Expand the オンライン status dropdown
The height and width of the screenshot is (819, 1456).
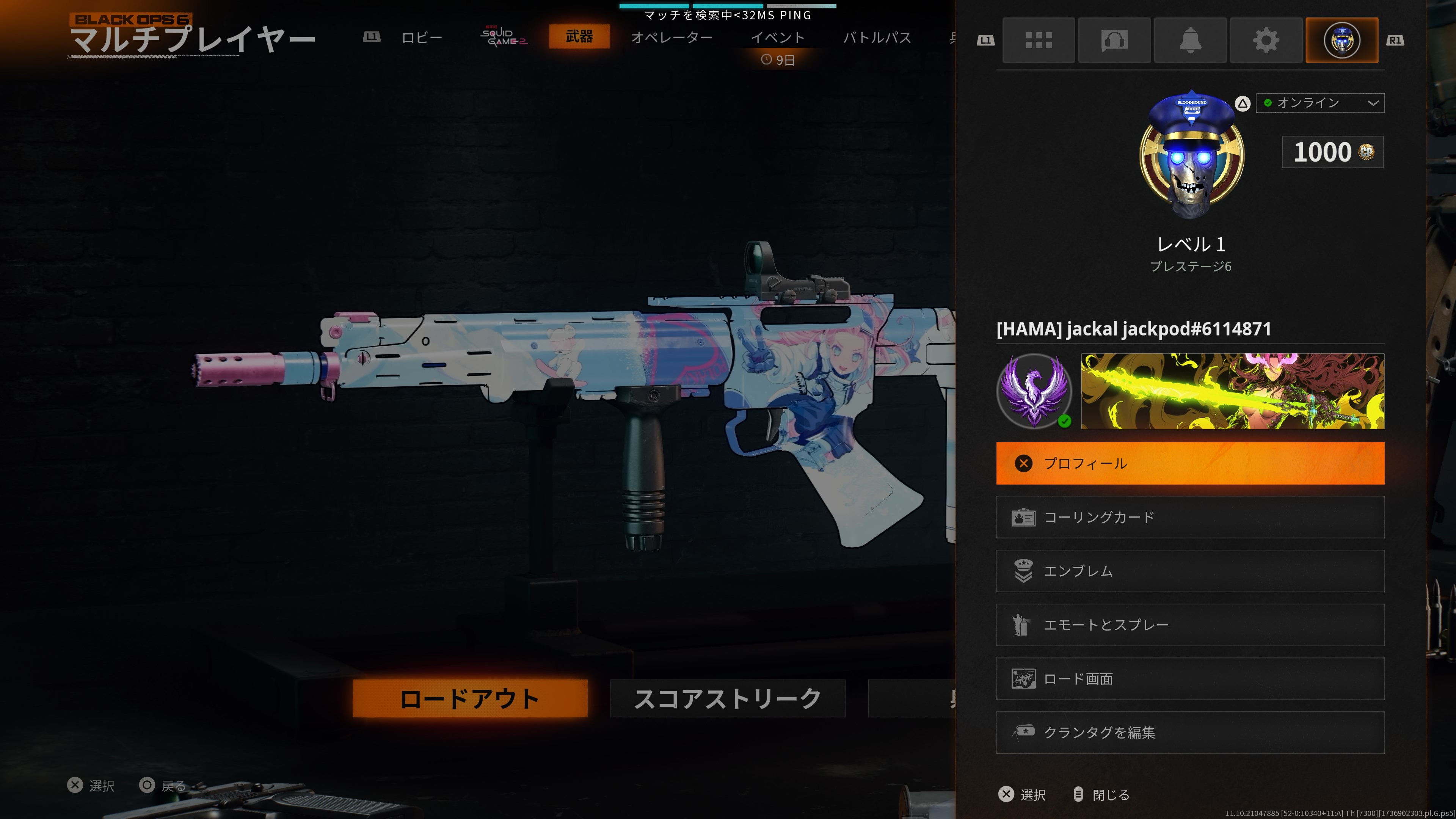1319,103
